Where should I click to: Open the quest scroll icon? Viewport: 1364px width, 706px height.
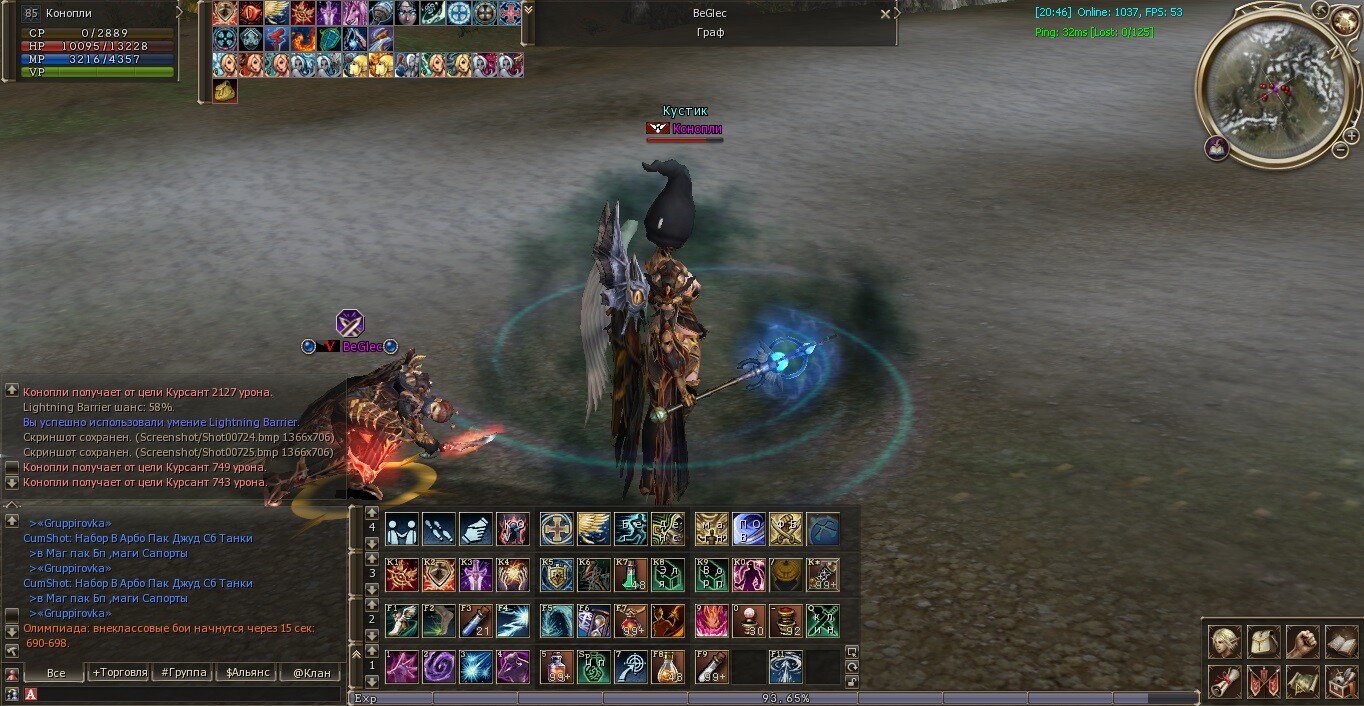pos(1225,682)
